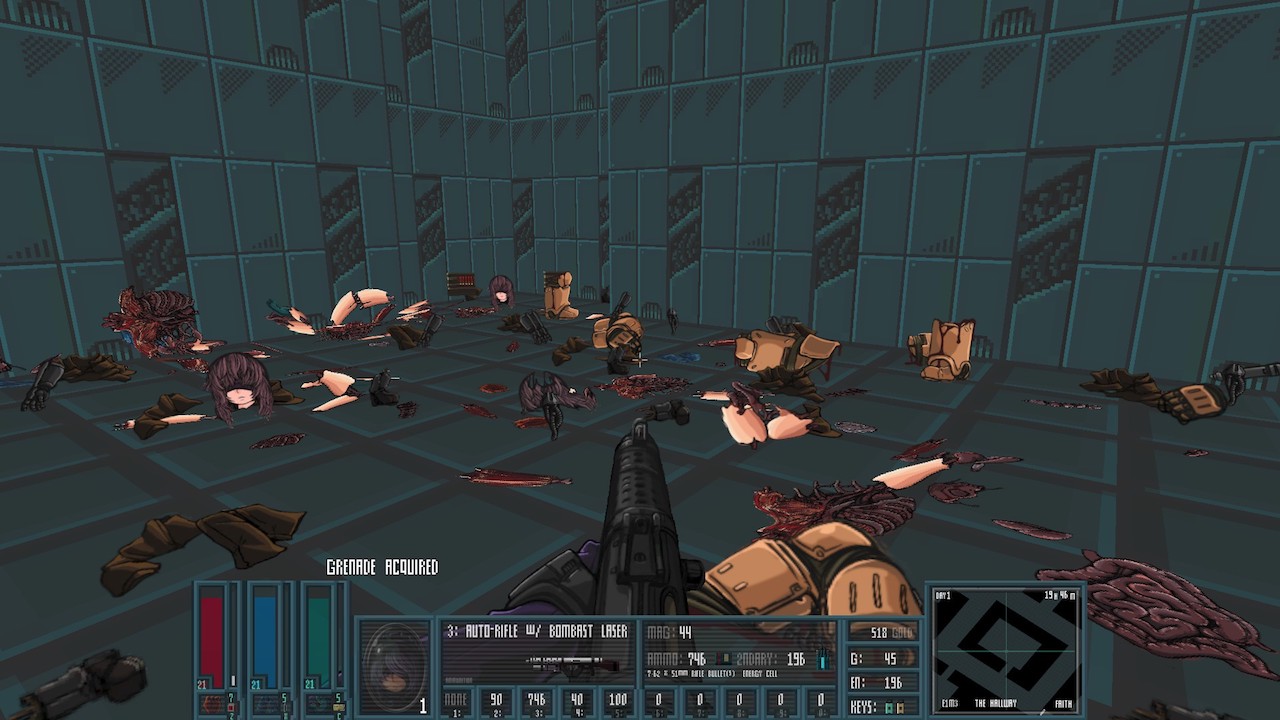This screenshot has height=720, width=1280.
Task: Select weapon slot 1 labeled NONE
Action: (457, 702)
